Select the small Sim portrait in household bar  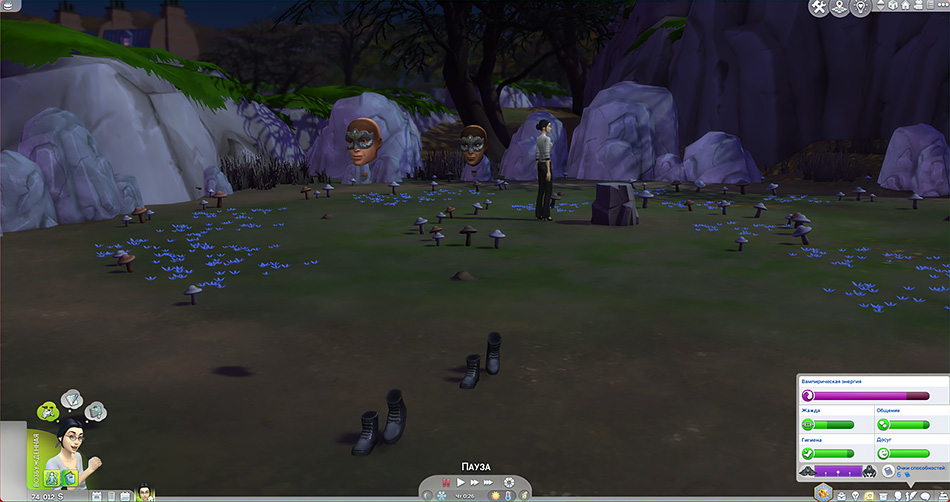pos(145,492)
